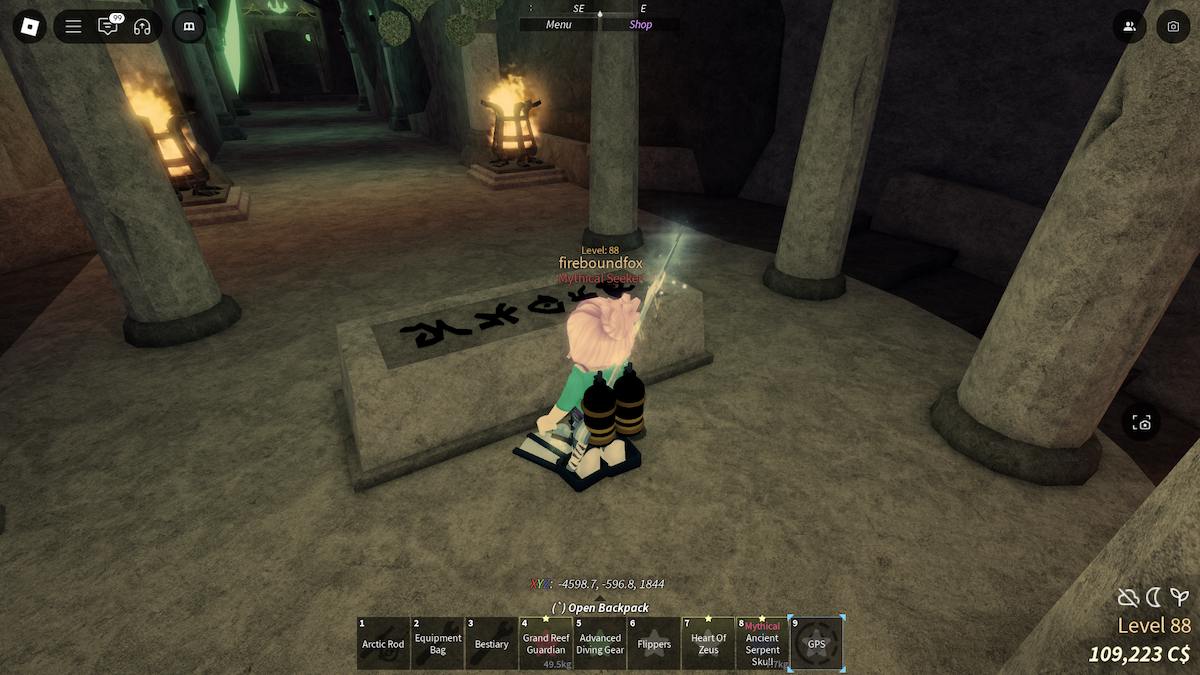The image size is (1200, 675).
Task: Click the Open Backpack label above the hotbar
Action: [x=600, y=608]
